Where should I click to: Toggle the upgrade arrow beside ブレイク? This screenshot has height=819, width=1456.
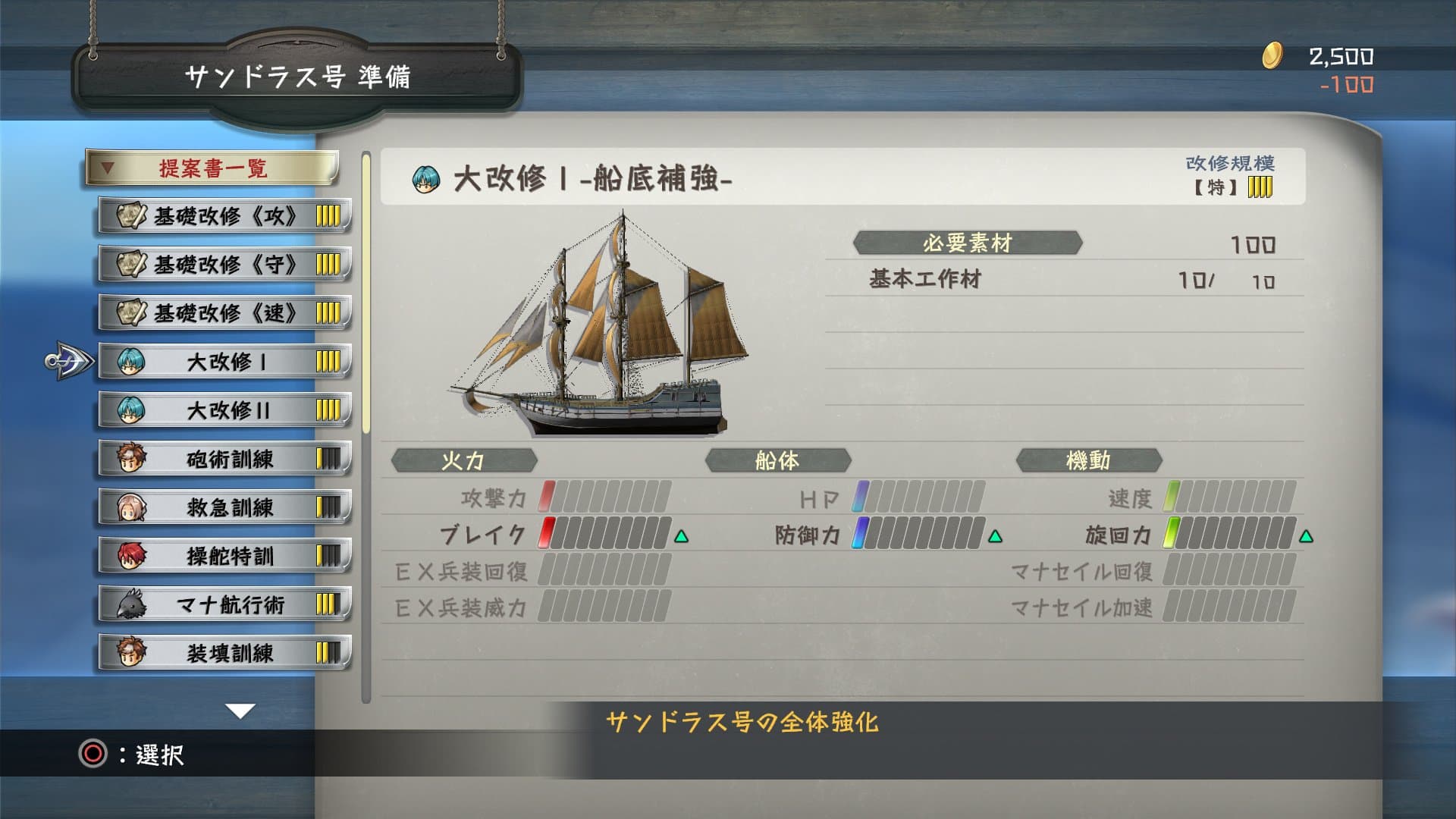click(681, 535)
